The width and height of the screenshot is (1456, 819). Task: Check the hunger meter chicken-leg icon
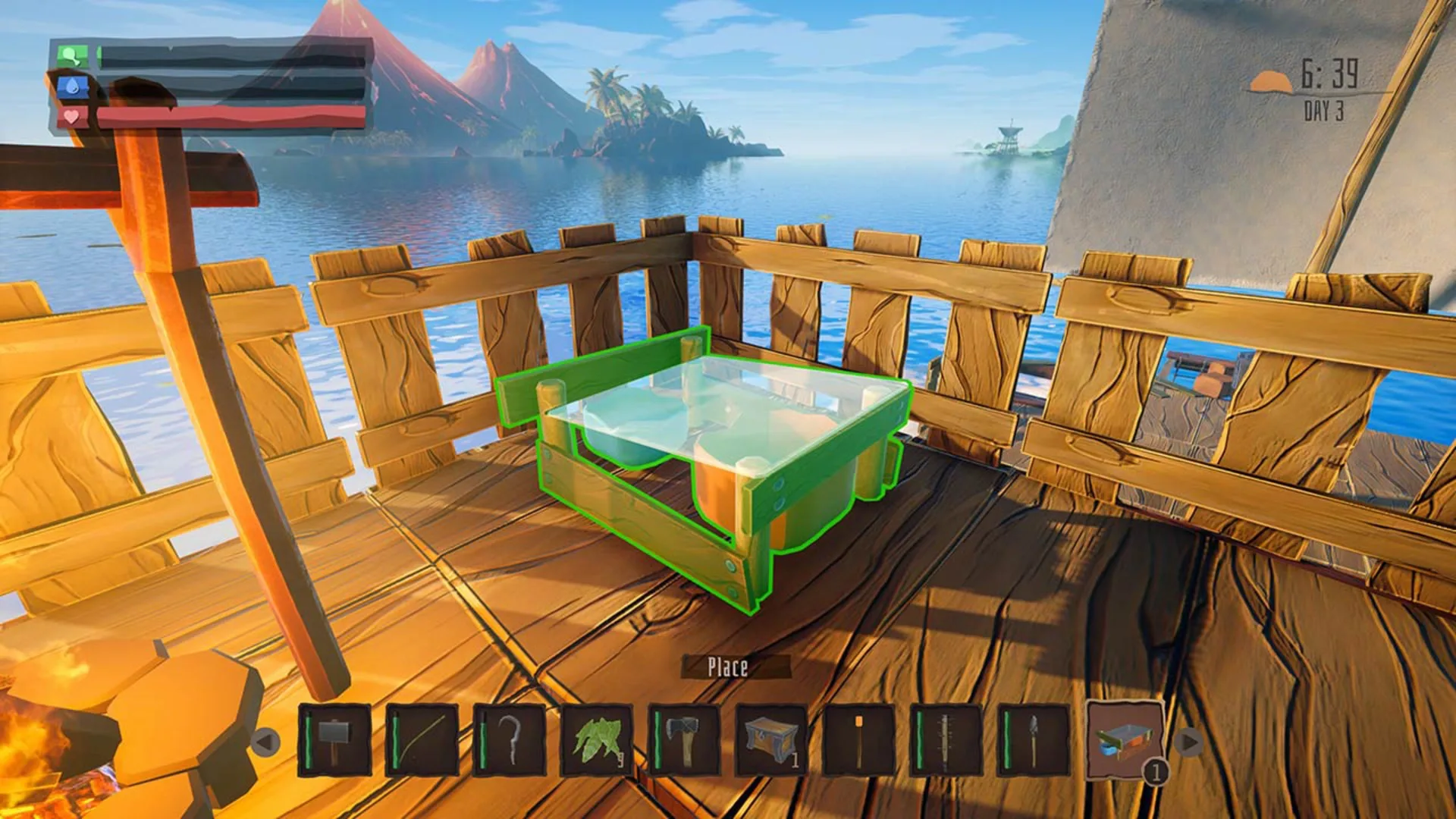72,57
